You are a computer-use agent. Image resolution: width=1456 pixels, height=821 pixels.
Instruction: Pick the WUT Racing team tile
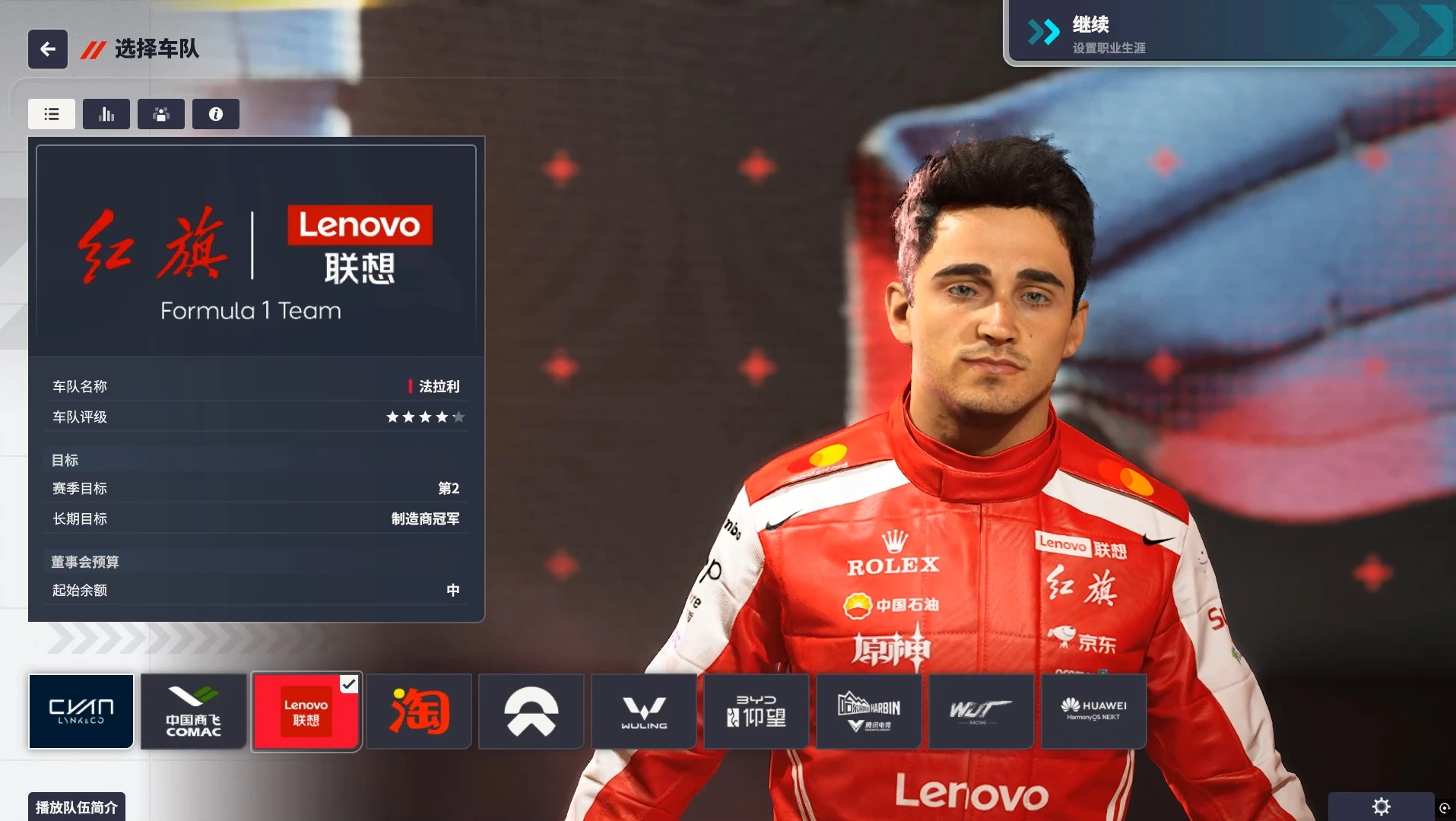[982, 712]
